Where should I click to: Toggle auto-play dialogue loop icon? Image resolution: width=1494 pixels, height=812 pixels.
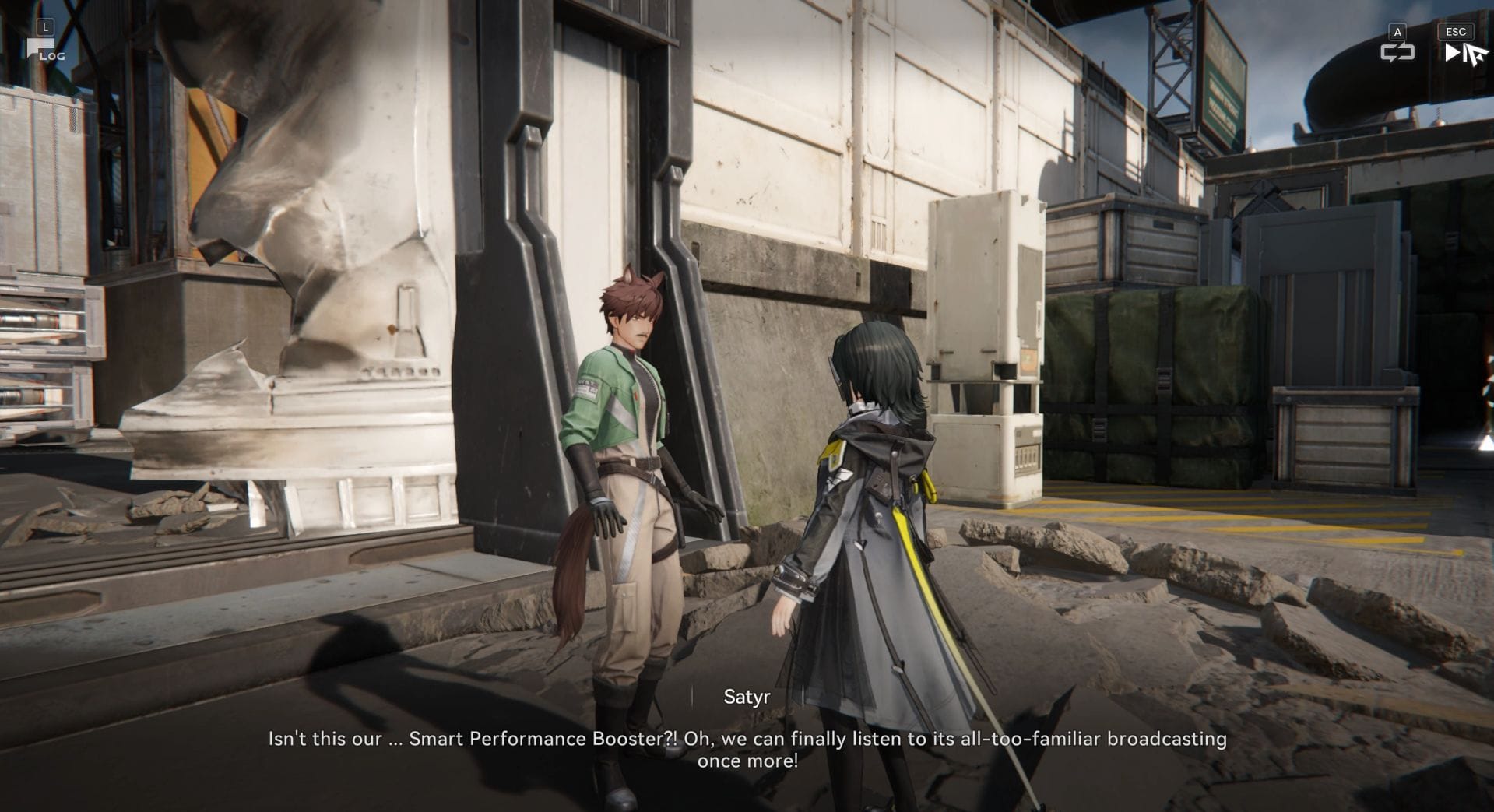click(1397, 52)
